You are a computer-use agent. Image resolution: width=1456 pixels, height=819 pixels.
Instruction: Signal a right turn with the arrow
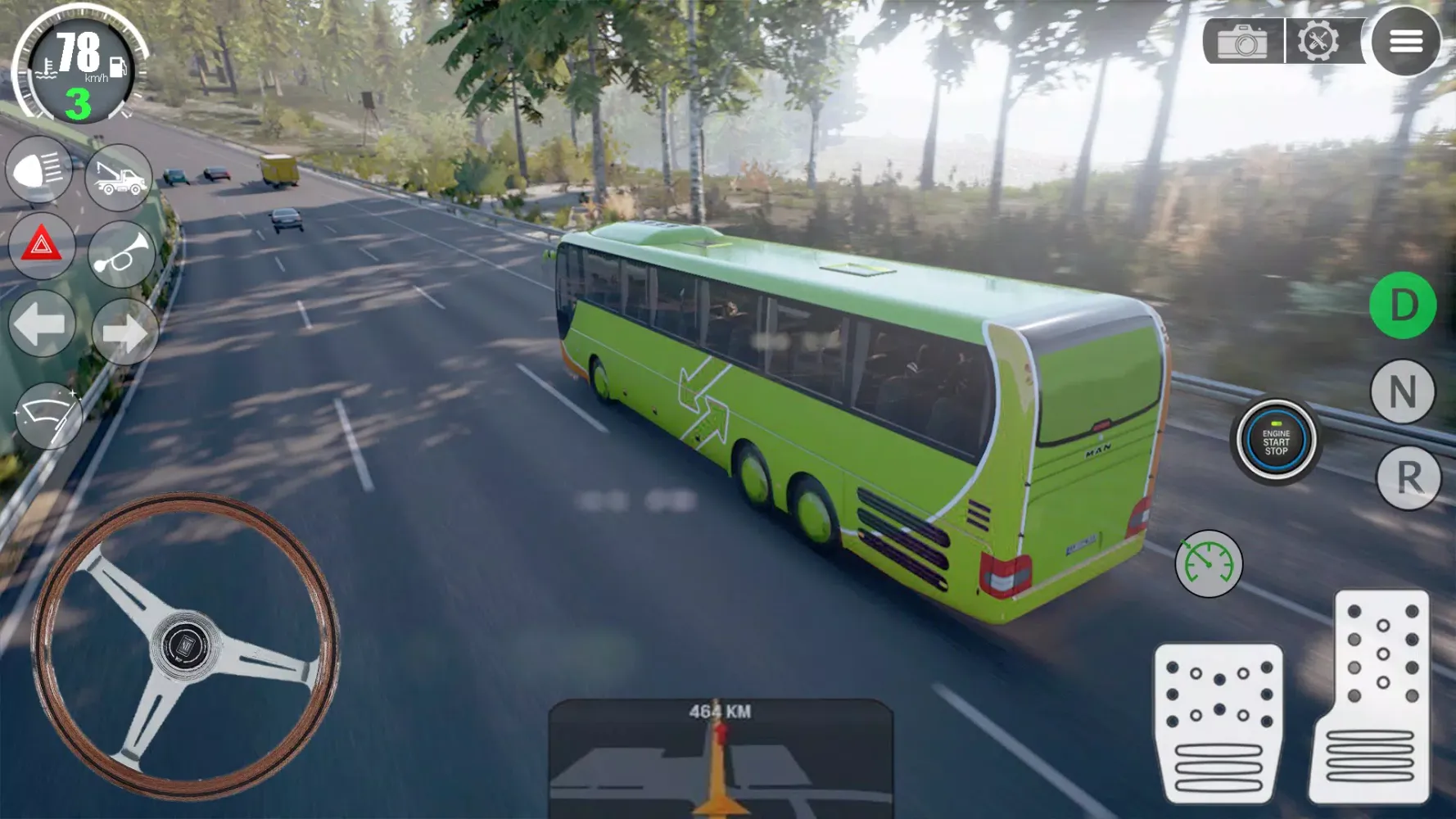coord(124,332)
